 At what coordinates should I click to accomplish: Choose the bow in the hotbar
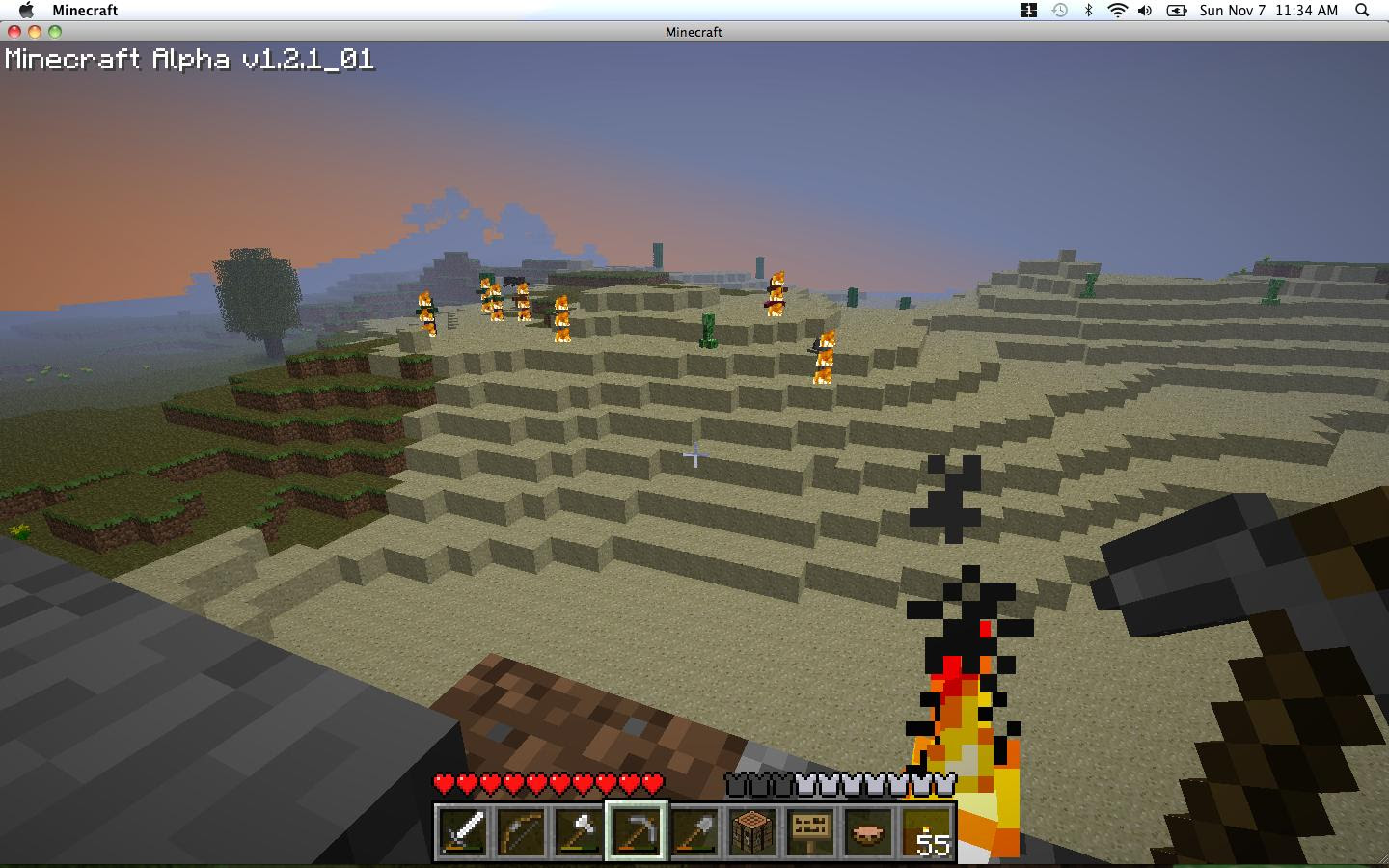[521, 830]
